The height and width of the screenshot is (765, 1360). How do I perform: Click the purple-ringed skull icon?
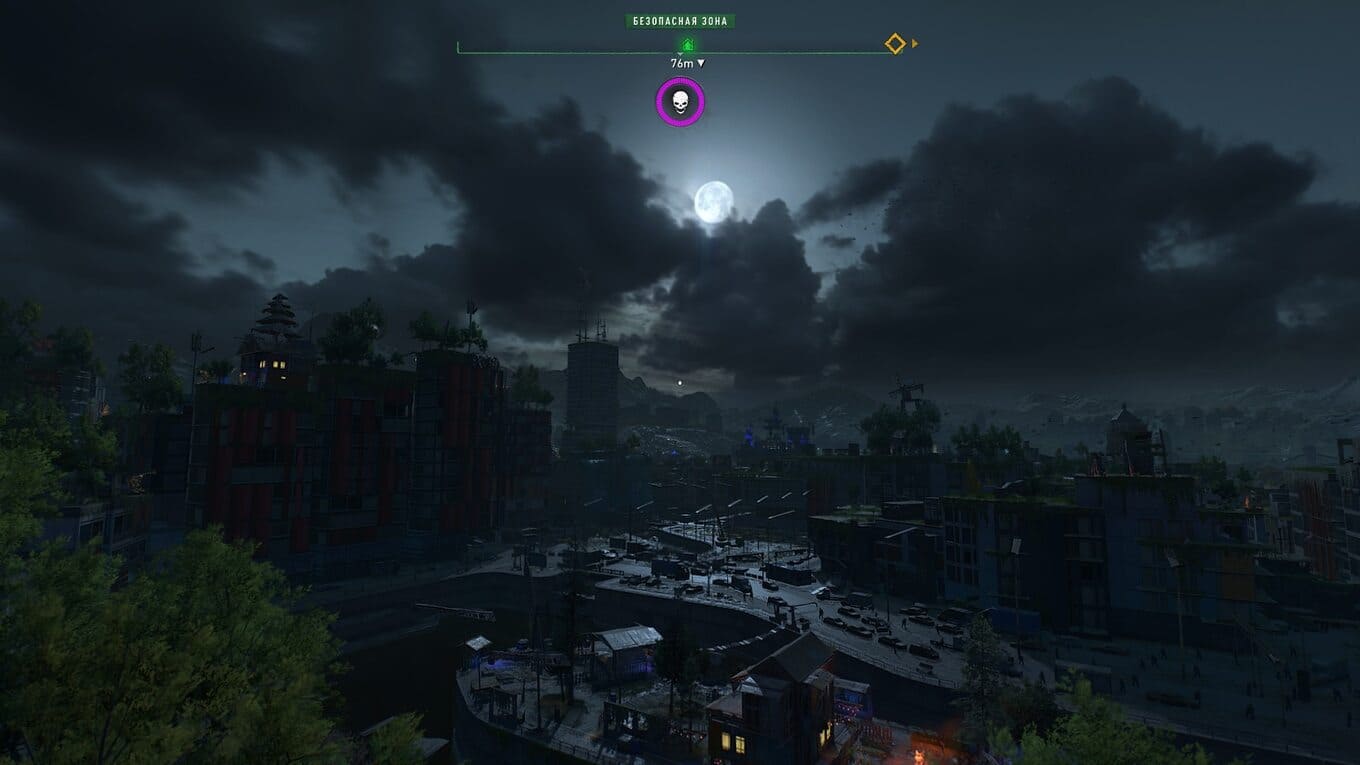[x=680, y=102]
